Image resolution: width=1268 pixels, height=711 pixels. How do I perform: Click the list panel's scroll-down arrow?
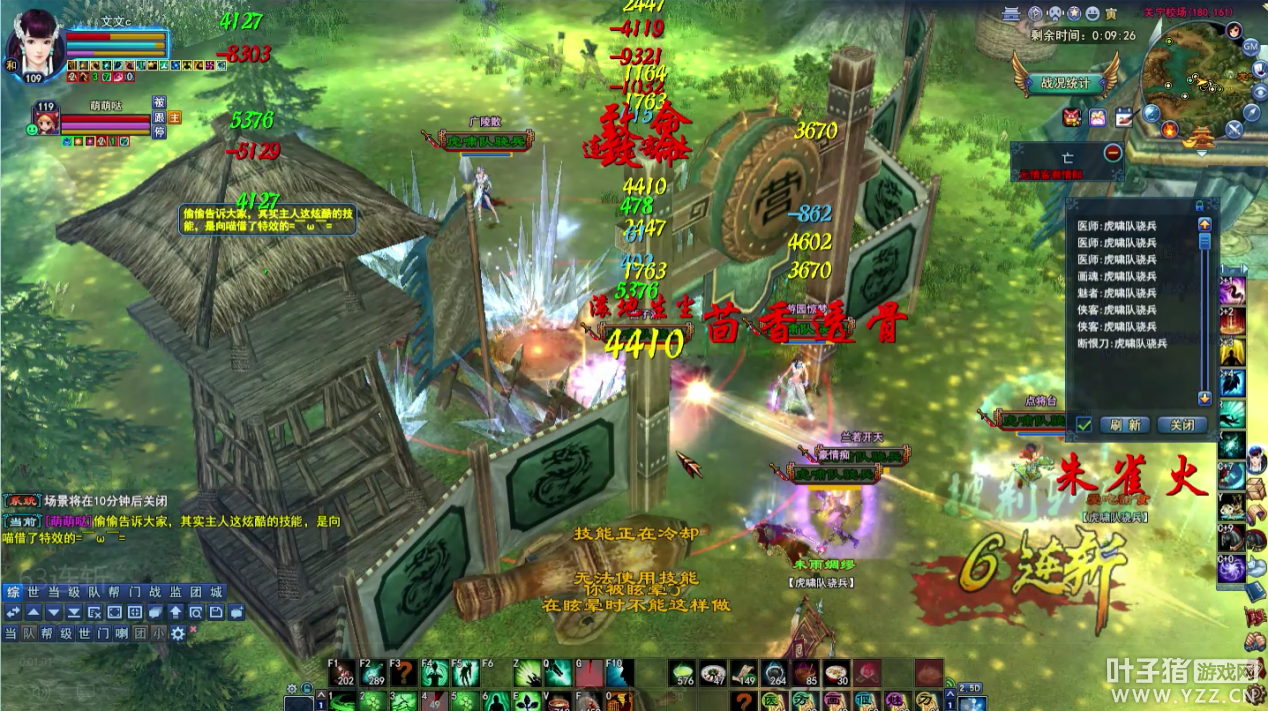point(1204,398)
